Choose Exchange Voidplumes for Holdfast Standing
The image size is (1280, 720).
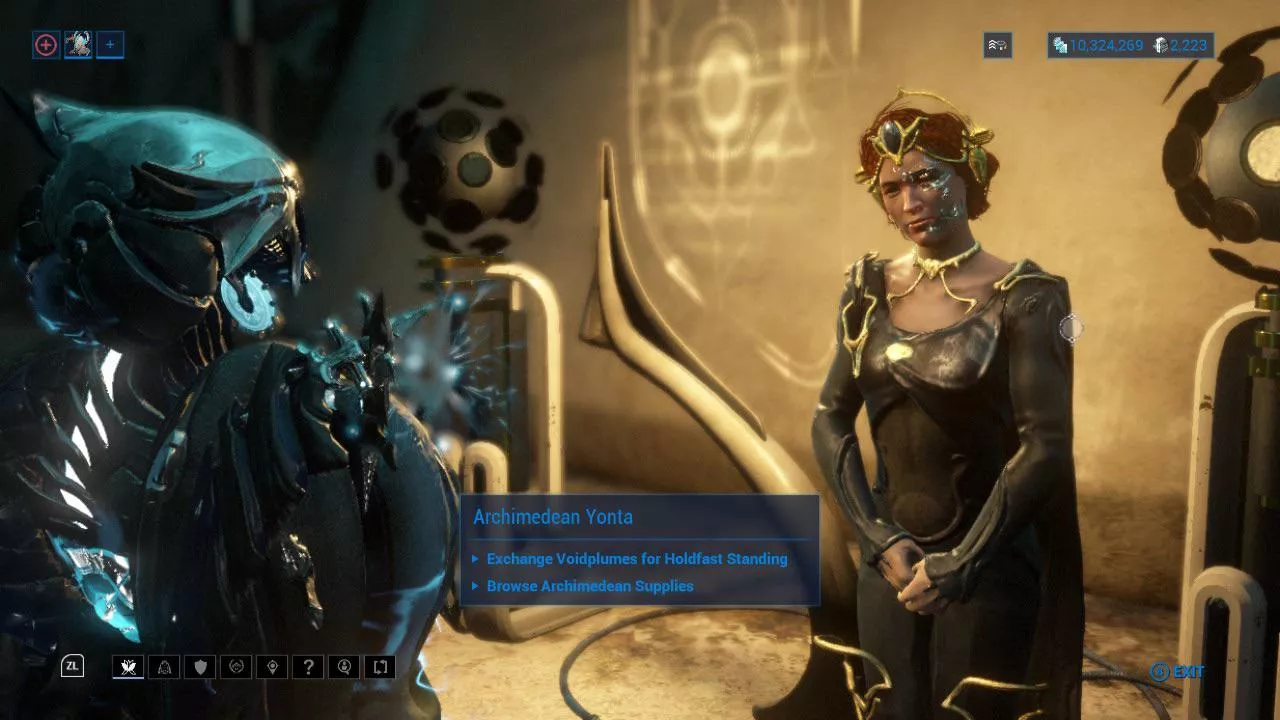click(637, 559)
